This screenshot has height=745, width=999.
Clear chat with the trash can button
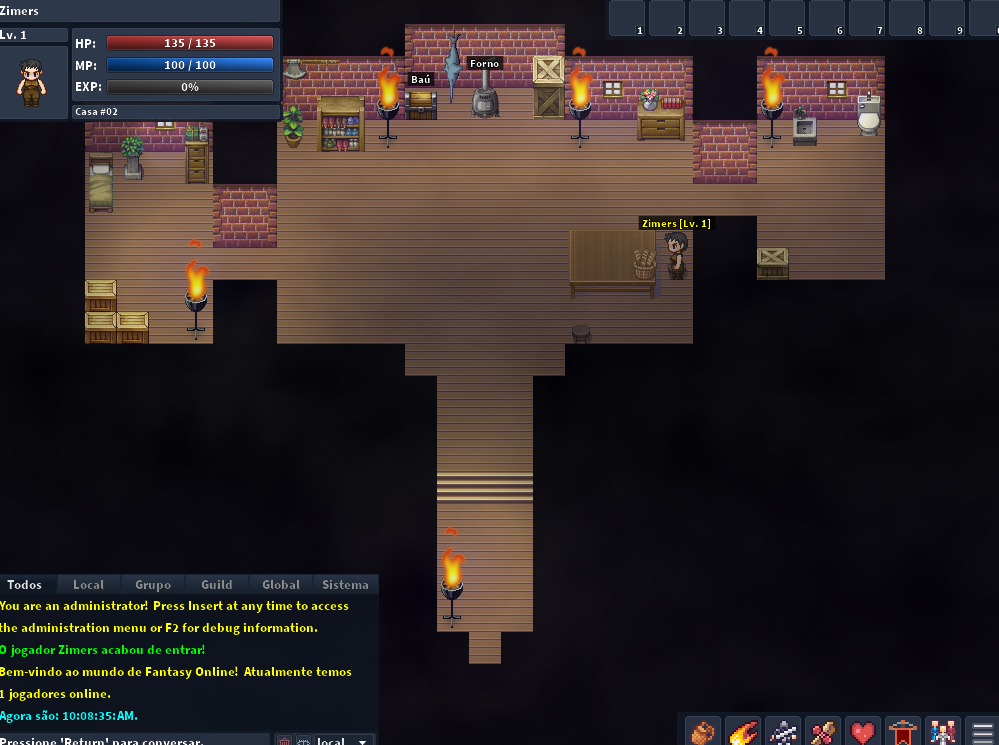[284, 741]
